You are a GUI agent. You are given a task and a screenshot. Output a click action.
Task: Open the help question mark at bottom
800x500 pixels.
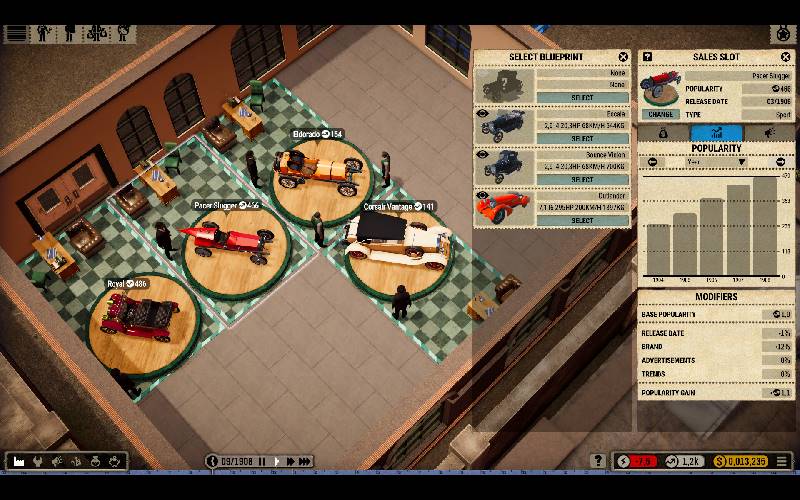[599, 461]
